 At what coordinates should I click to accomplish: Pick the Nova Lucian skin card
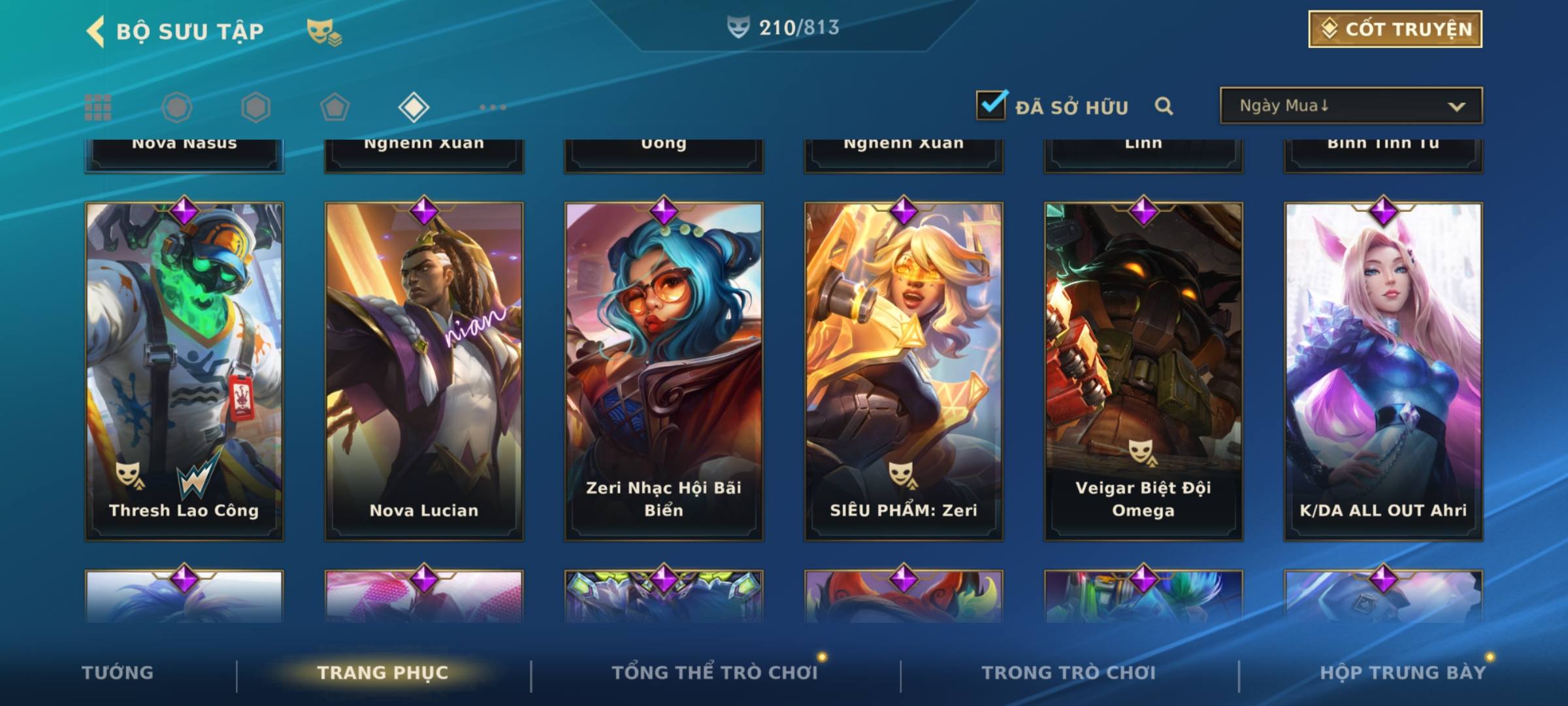424,371
